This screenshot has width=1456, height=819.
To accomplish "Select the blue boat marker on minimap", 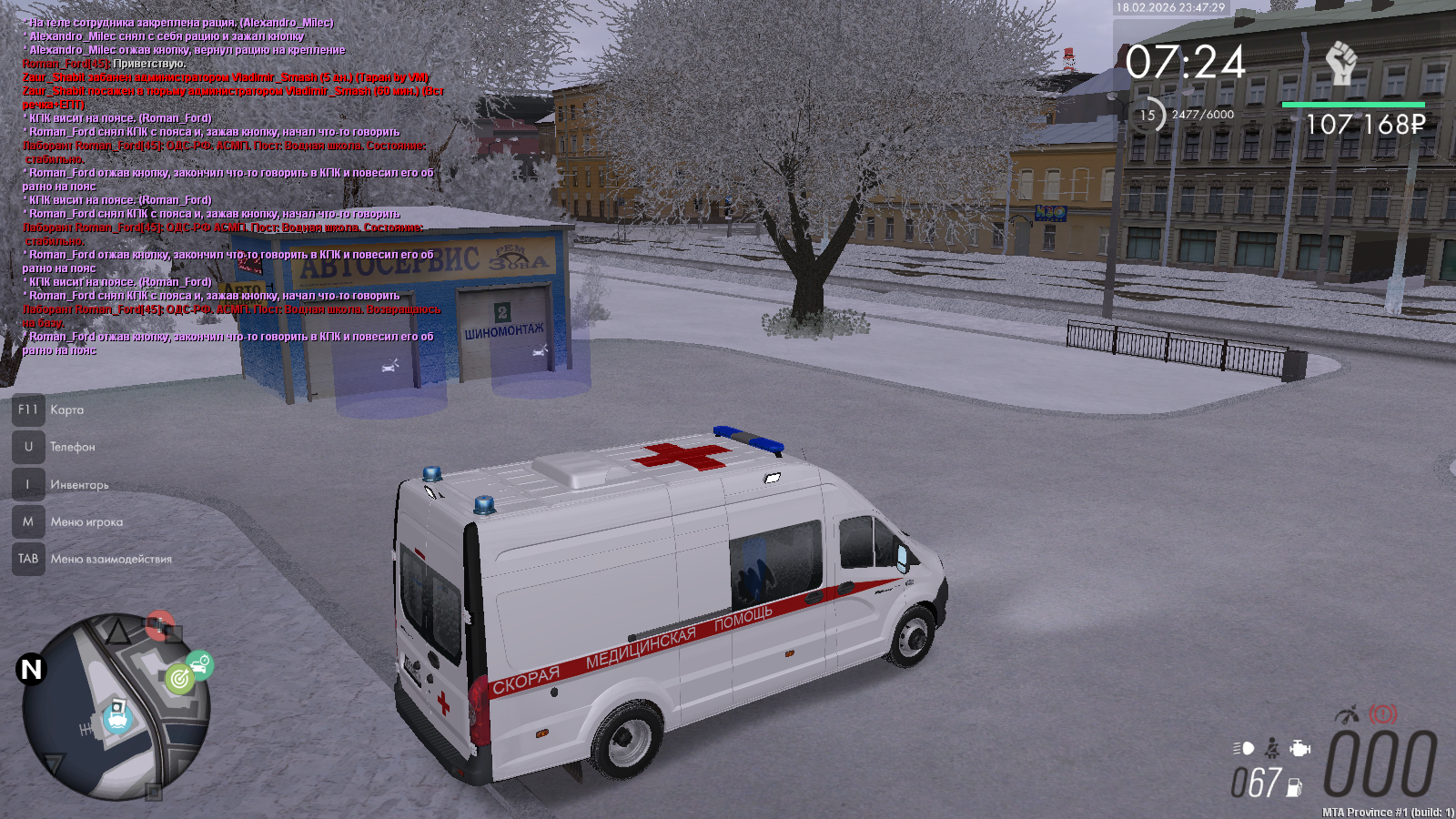I will [117, 716].
